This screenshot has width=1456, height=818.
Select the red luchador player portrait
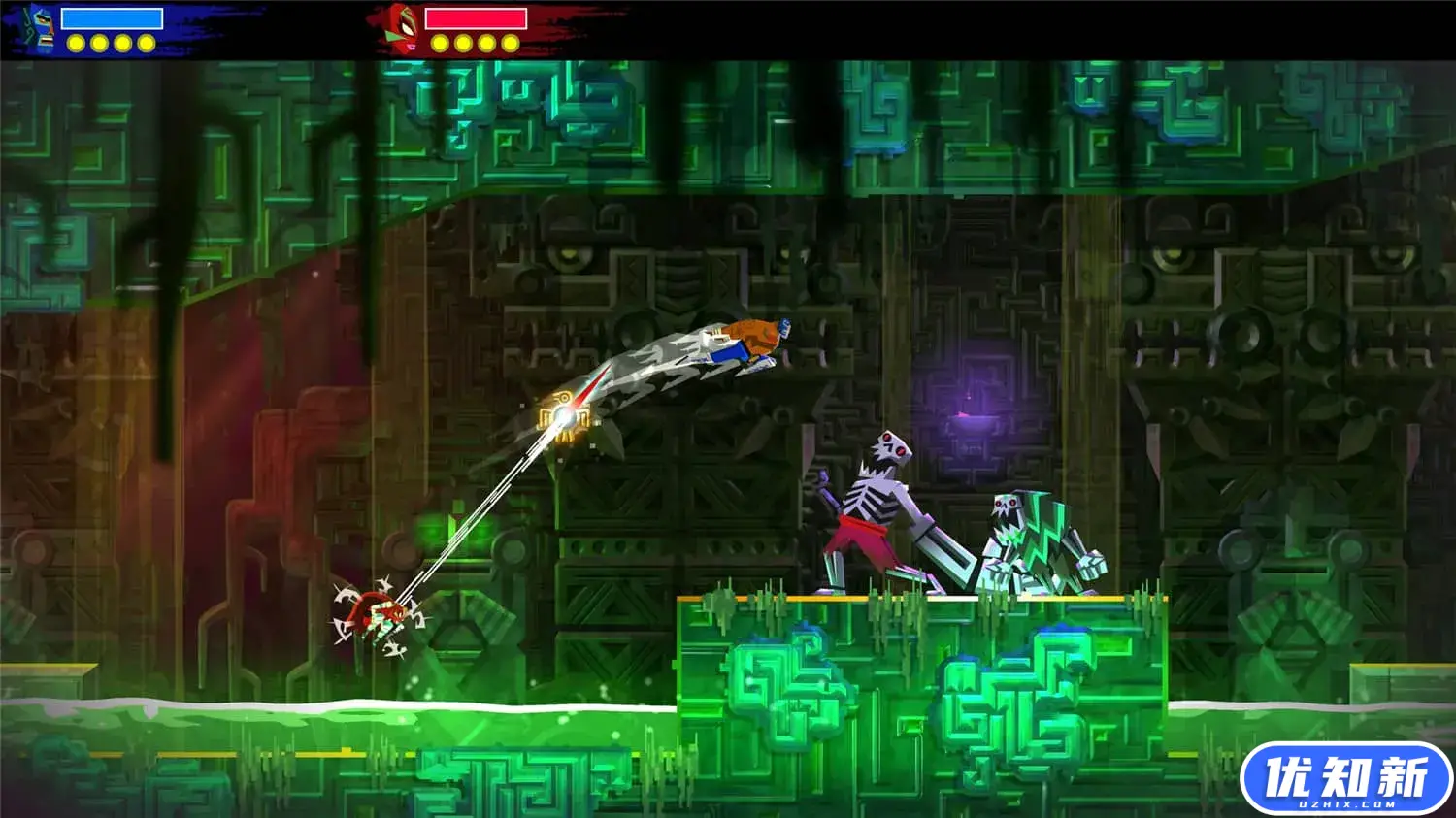(401, 28)
